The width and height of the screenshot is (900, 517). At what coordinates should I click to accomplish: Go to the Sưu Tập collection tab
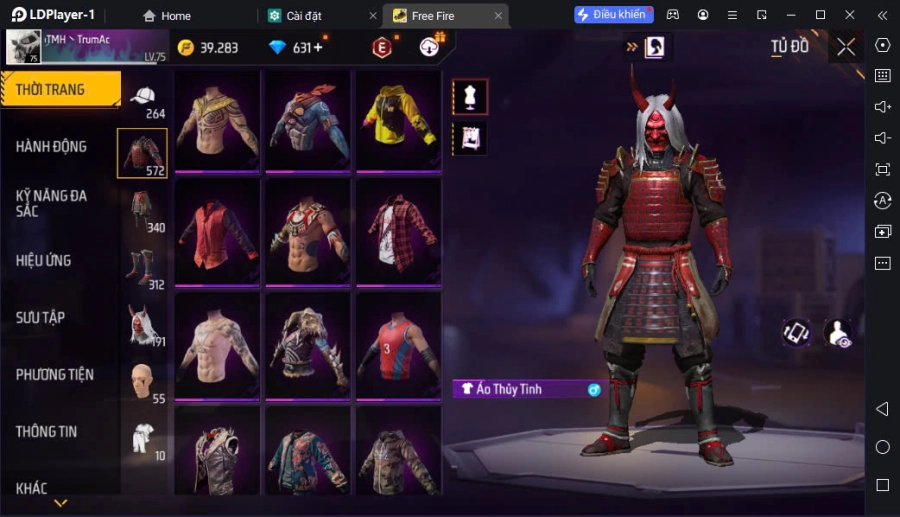coord(41,317)
